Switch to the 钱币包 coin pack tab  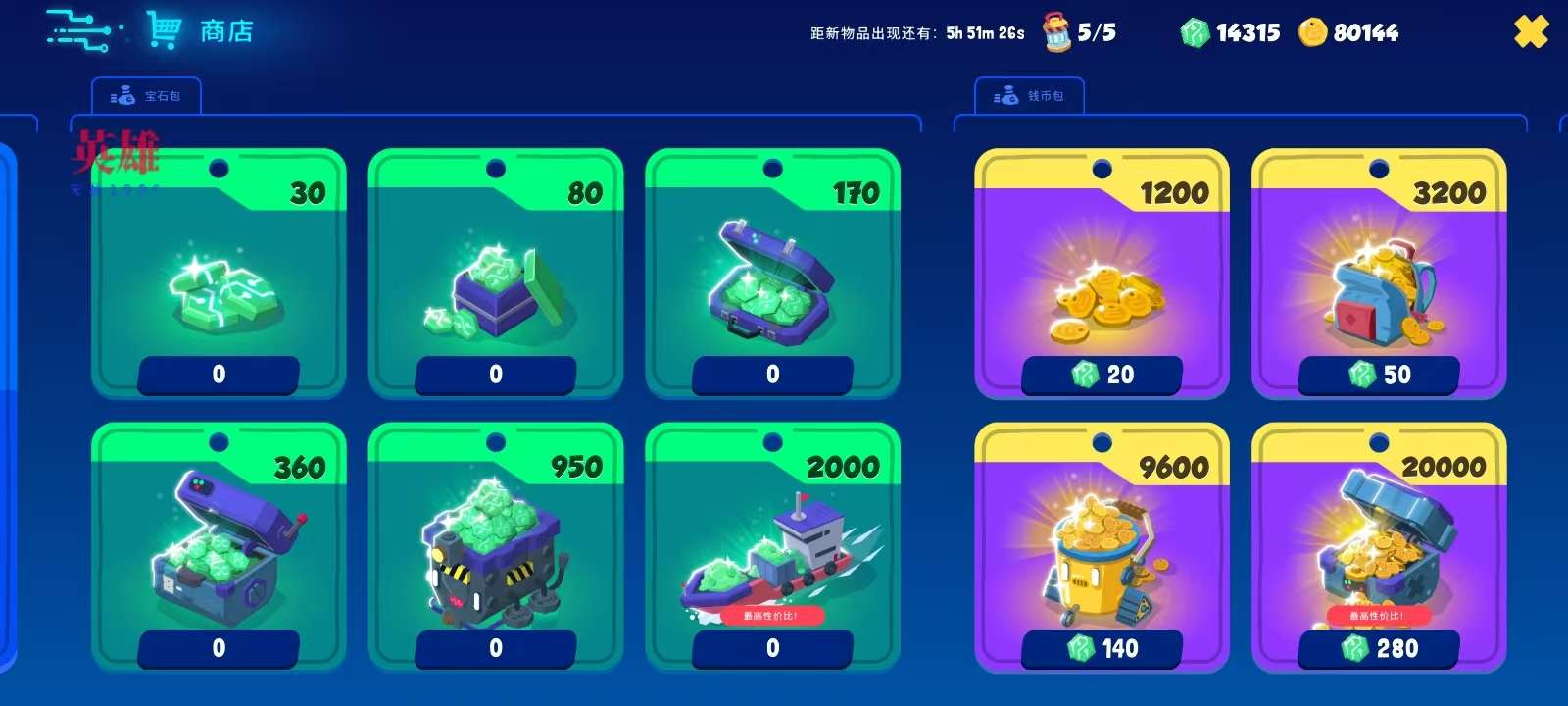click(1030, 96)
